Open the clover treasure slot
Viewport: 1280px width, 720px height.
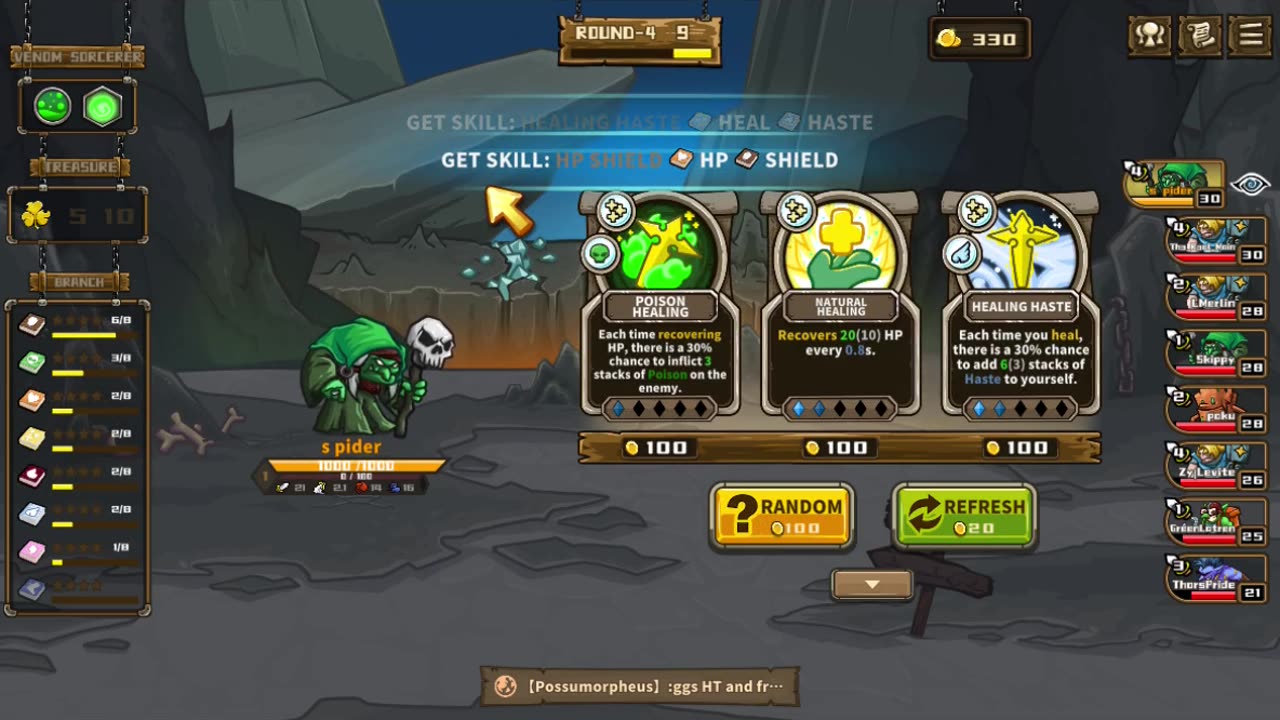pyautogui.click(x=36, y=215)
